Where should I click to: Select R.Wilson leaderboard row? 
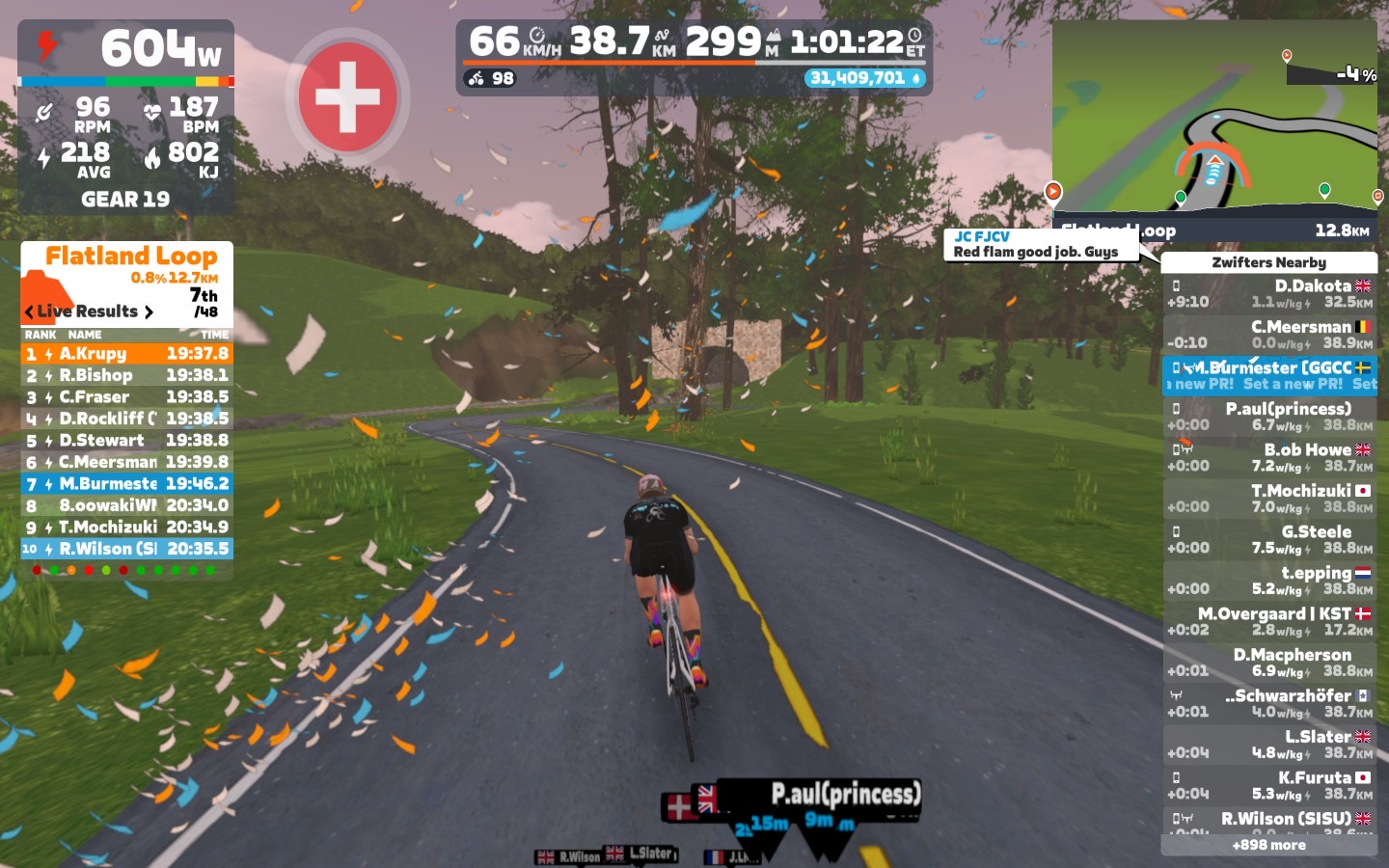126,549
